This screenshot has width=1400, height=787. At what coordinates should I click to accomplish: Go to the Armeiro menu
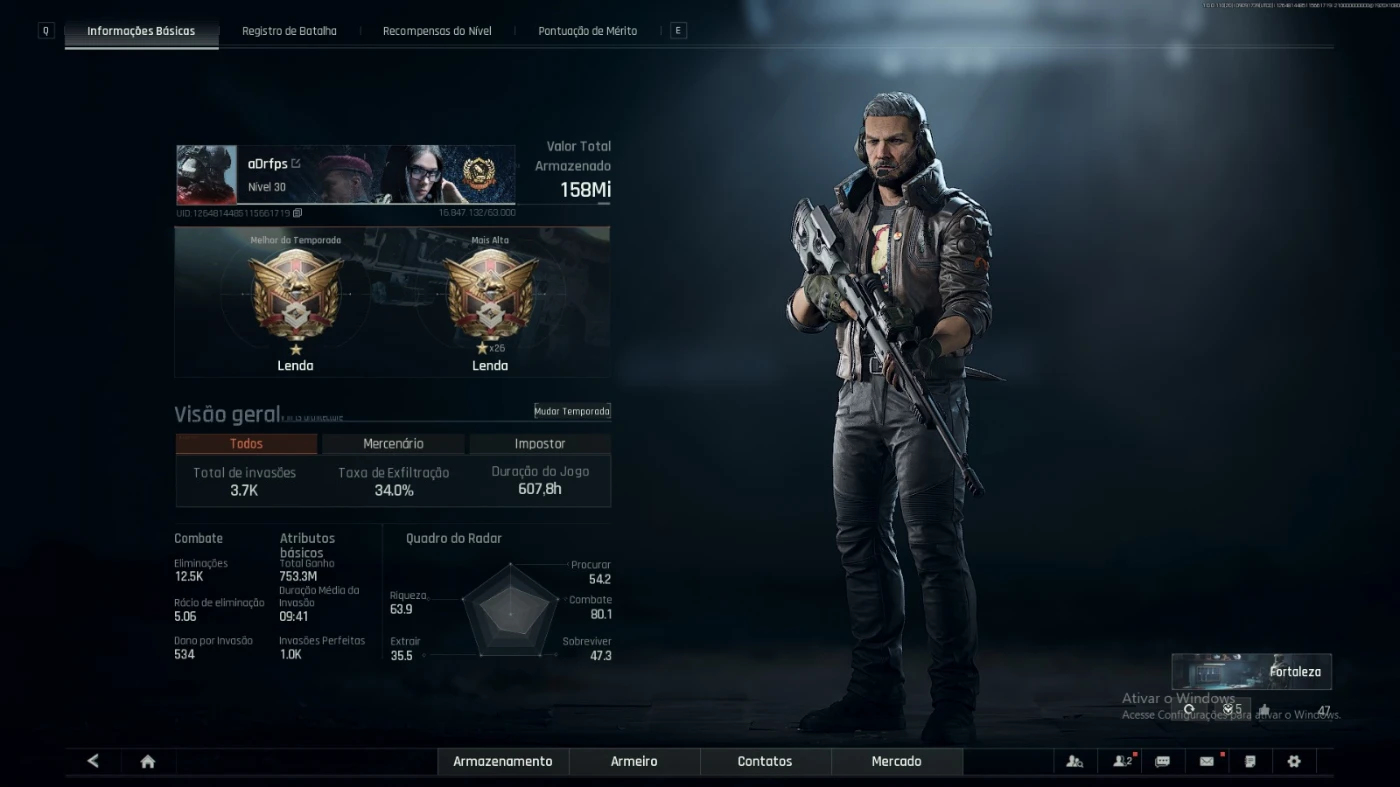[x=634, y=761]
